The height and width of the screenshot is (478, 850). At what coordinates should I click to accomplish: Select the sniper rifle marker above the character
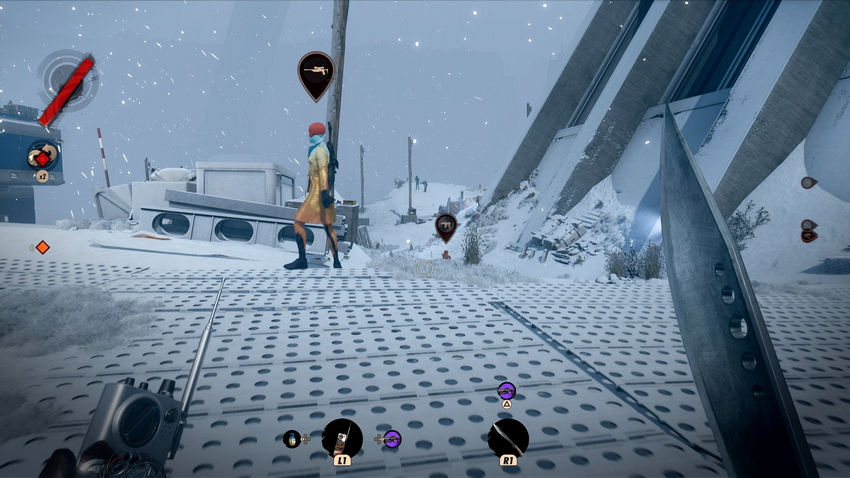(x=316, y=73)
